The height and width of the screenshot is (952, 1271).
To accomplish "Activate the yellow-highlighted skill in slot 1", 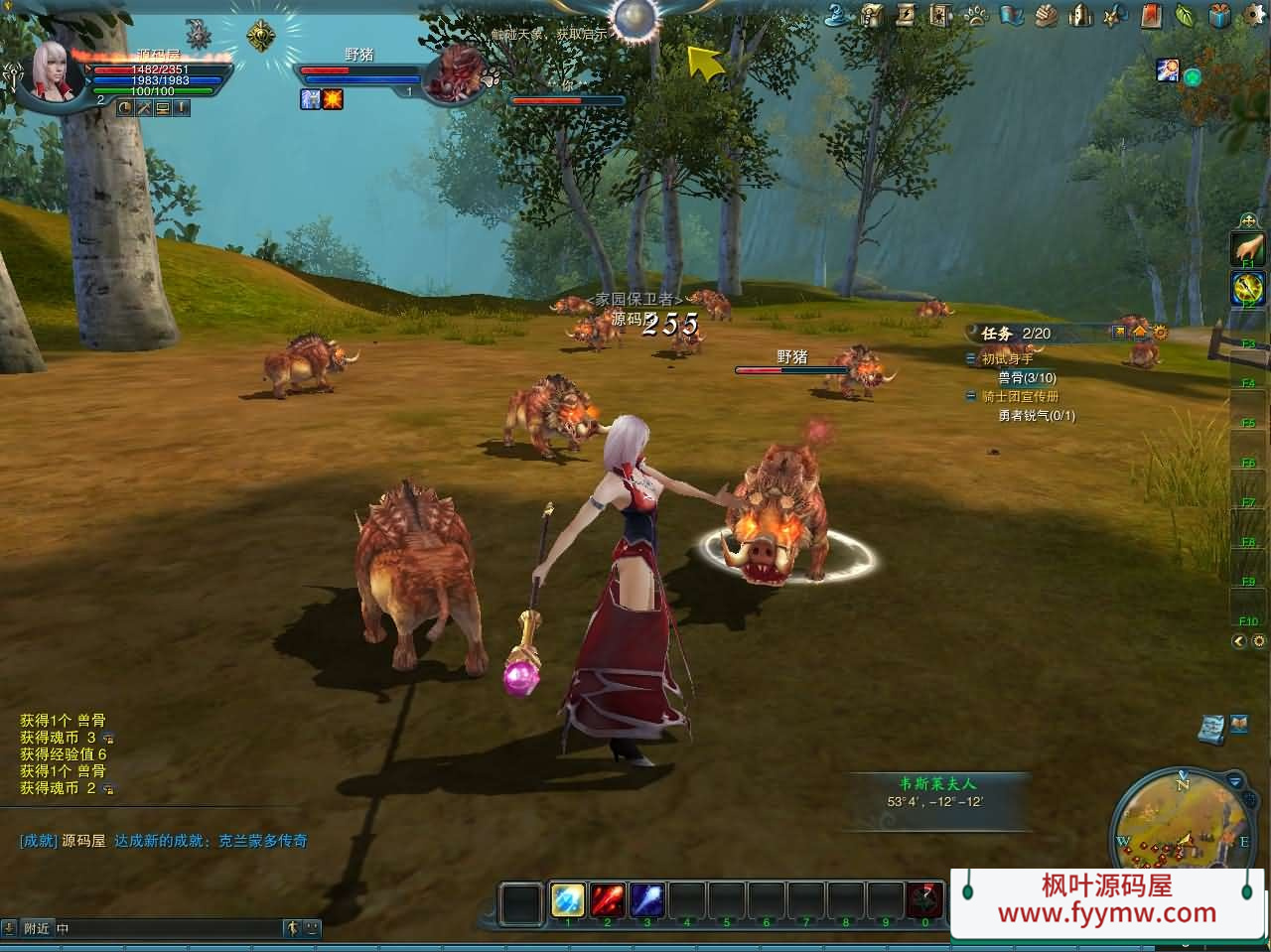I will point(568,899).
